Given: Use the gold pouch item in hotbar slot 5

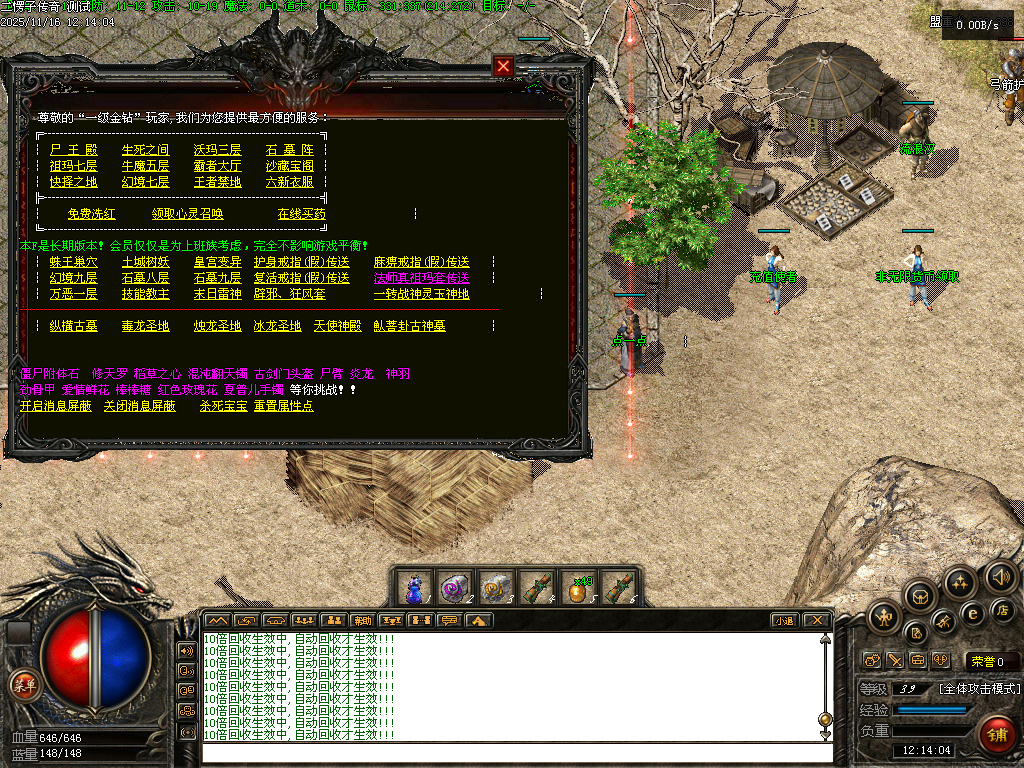Looking at the screenshot, I should pyautogui.click(x=577, y=587).
